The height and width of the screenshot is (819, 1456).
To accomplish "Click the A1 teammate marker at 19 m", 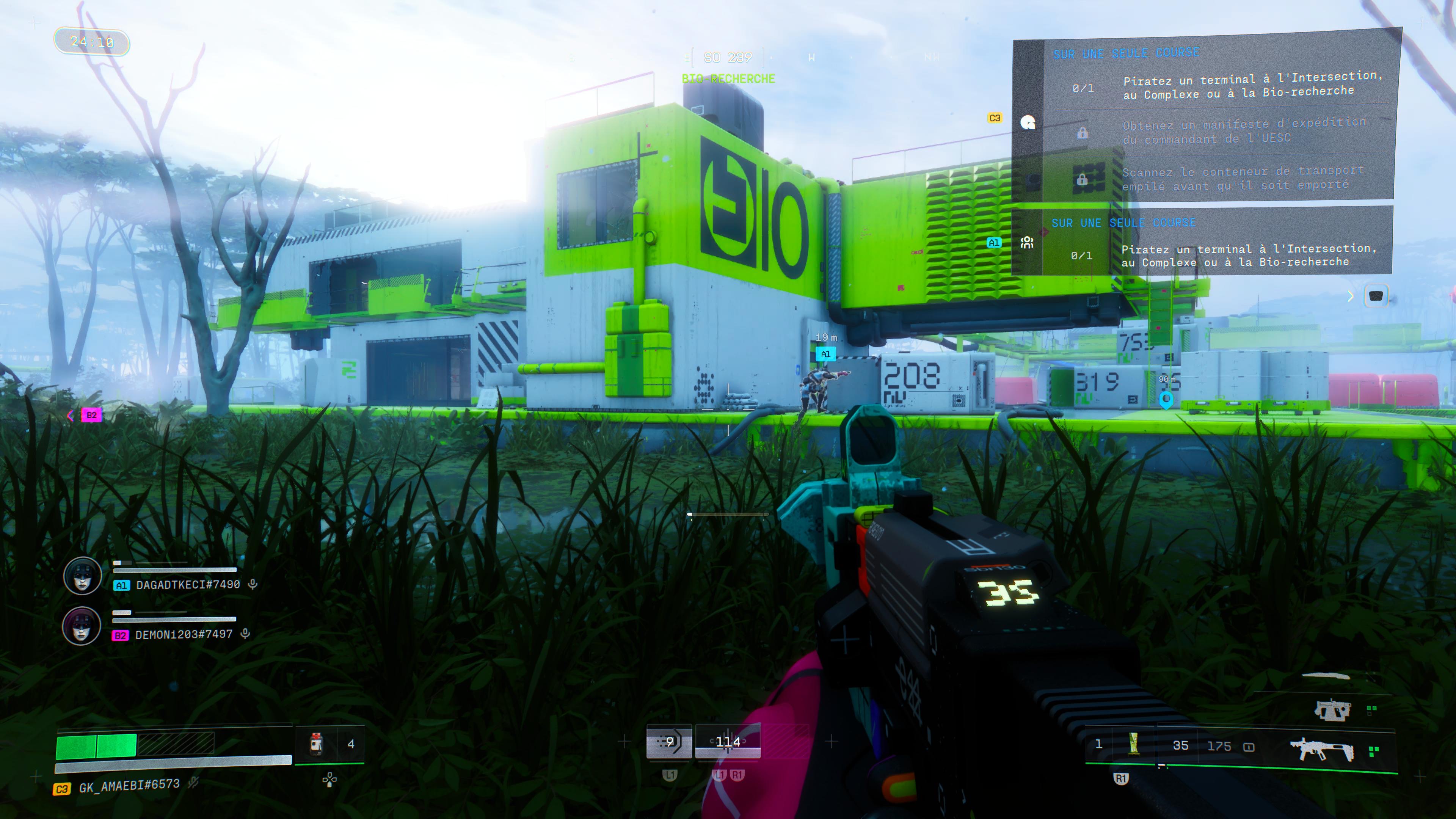I will click(x=825, y=355).
